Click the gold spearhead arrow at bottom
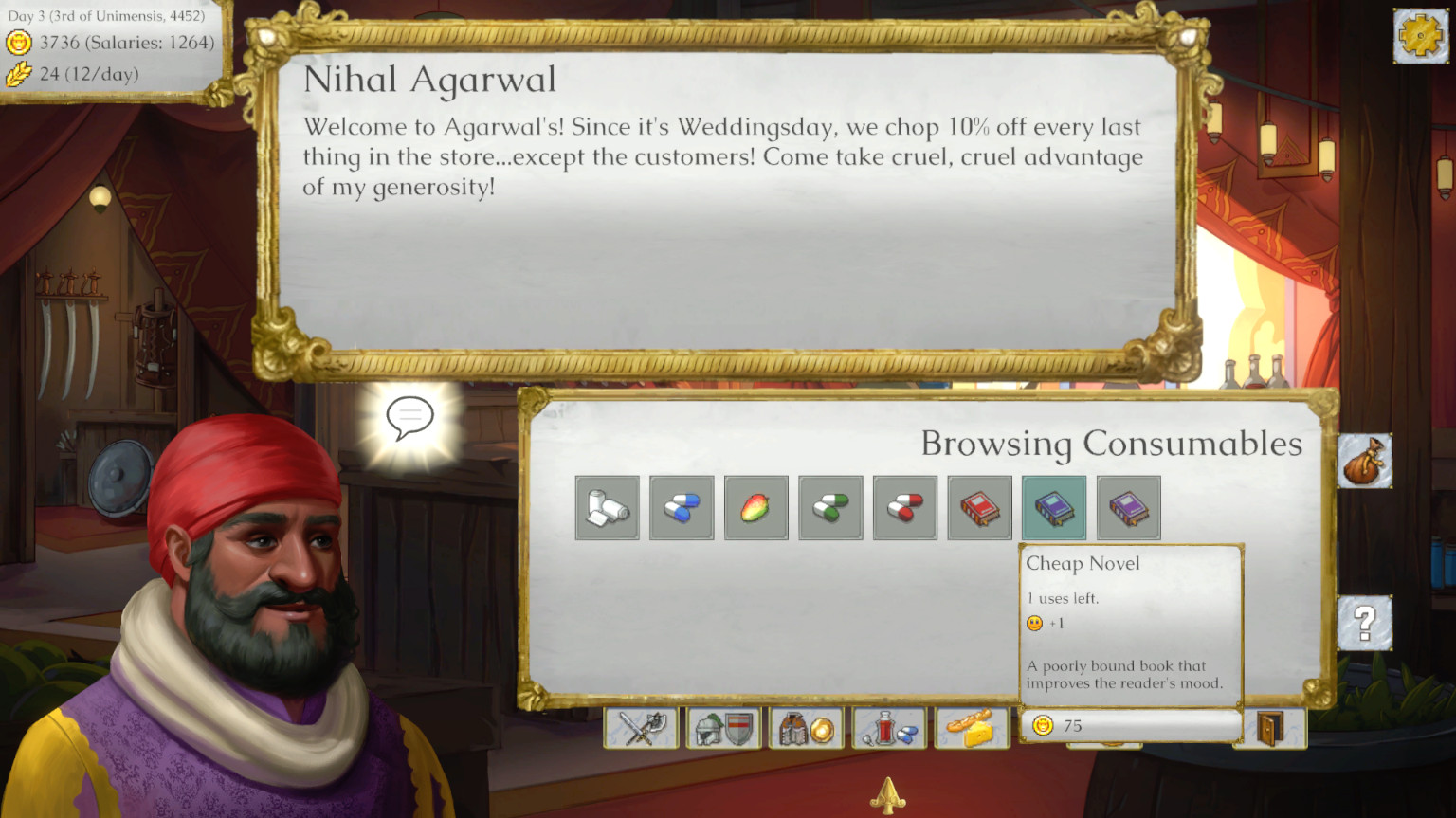 [x=888, y=796]
